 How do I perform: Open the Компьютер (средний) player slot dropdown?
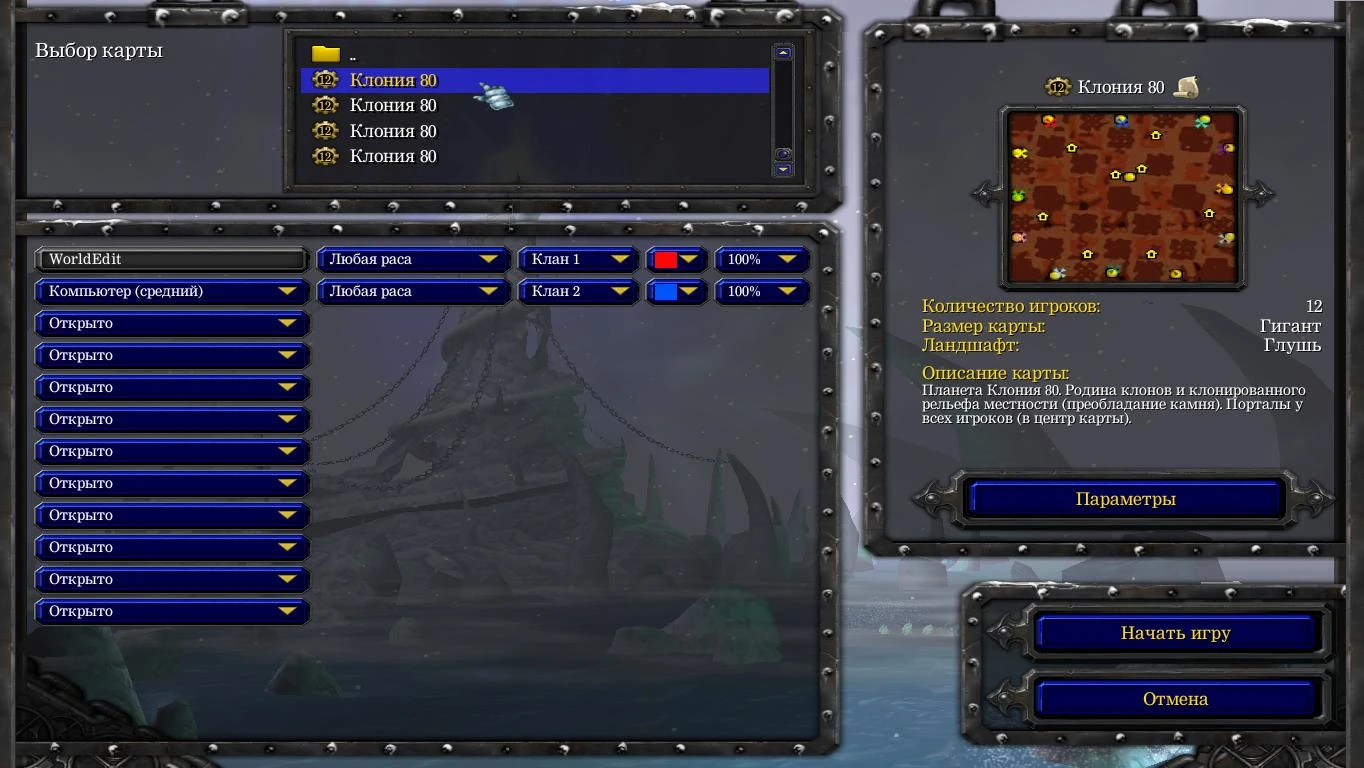[x=171, y=291]
